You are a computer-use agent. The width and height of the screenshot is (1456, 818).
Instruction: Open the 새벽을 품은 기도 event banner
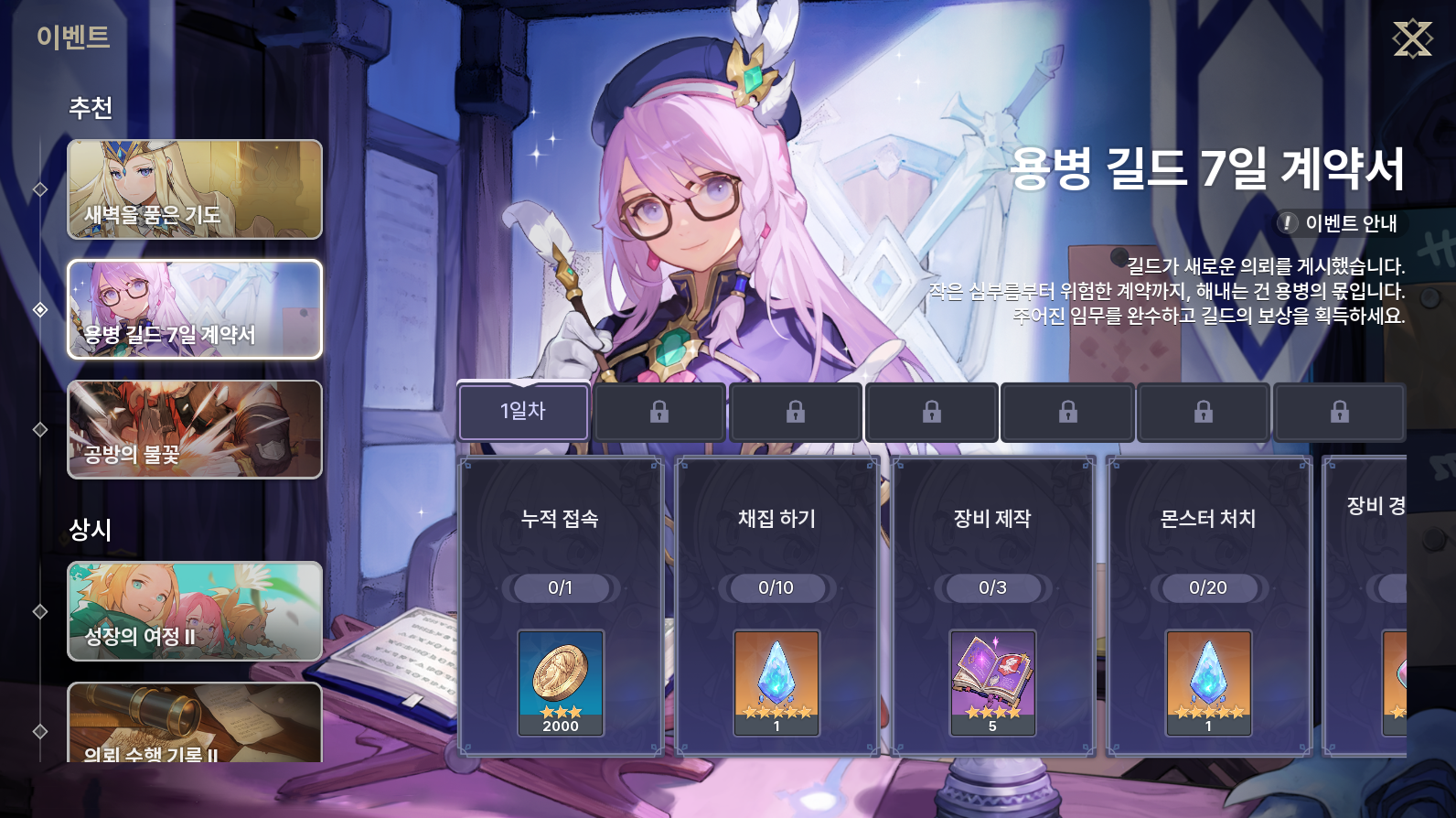pyautogui.click(x=195, y=189)
